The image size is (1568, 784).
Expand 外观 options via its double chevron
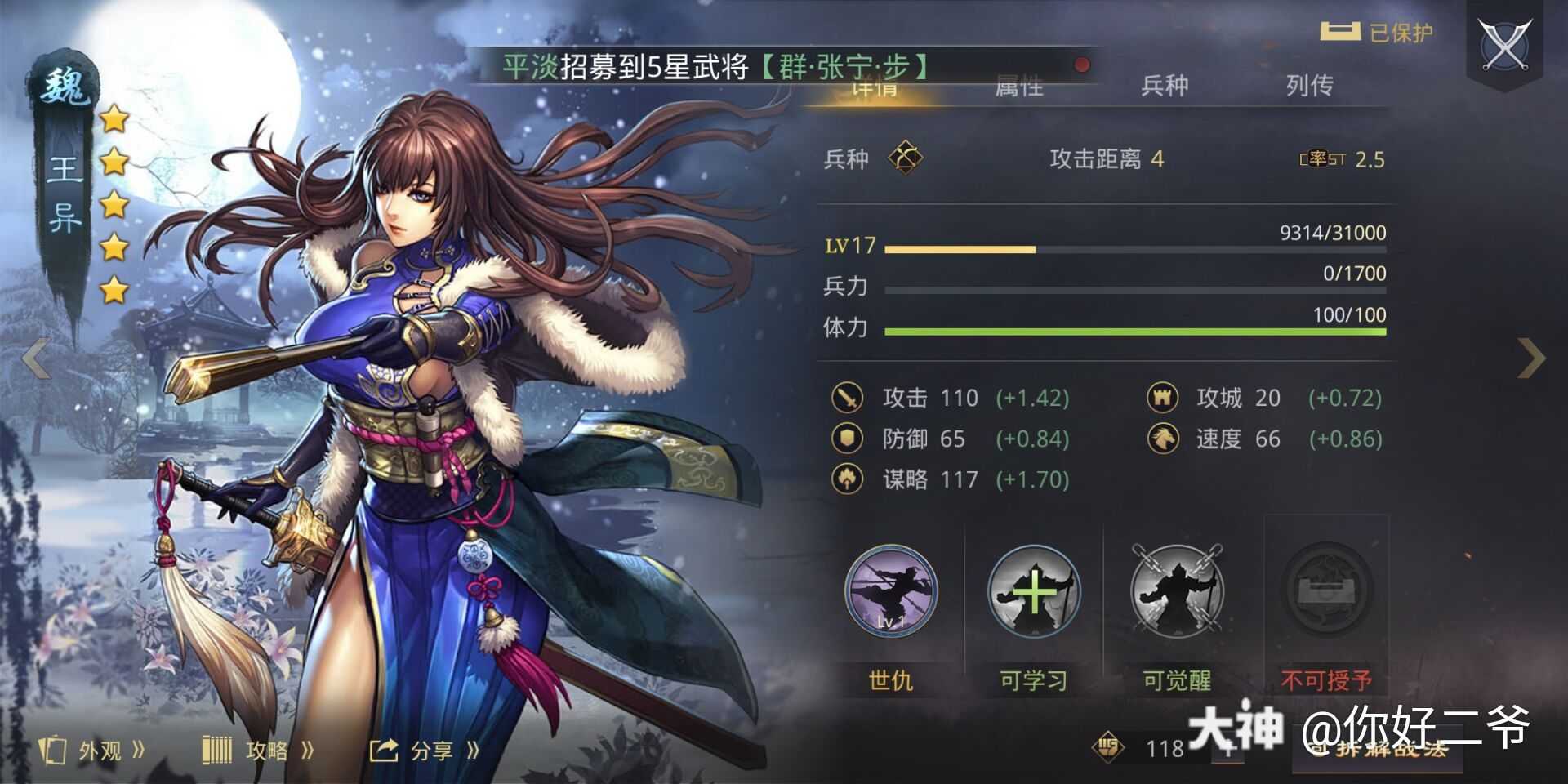[x=140, y=748]
